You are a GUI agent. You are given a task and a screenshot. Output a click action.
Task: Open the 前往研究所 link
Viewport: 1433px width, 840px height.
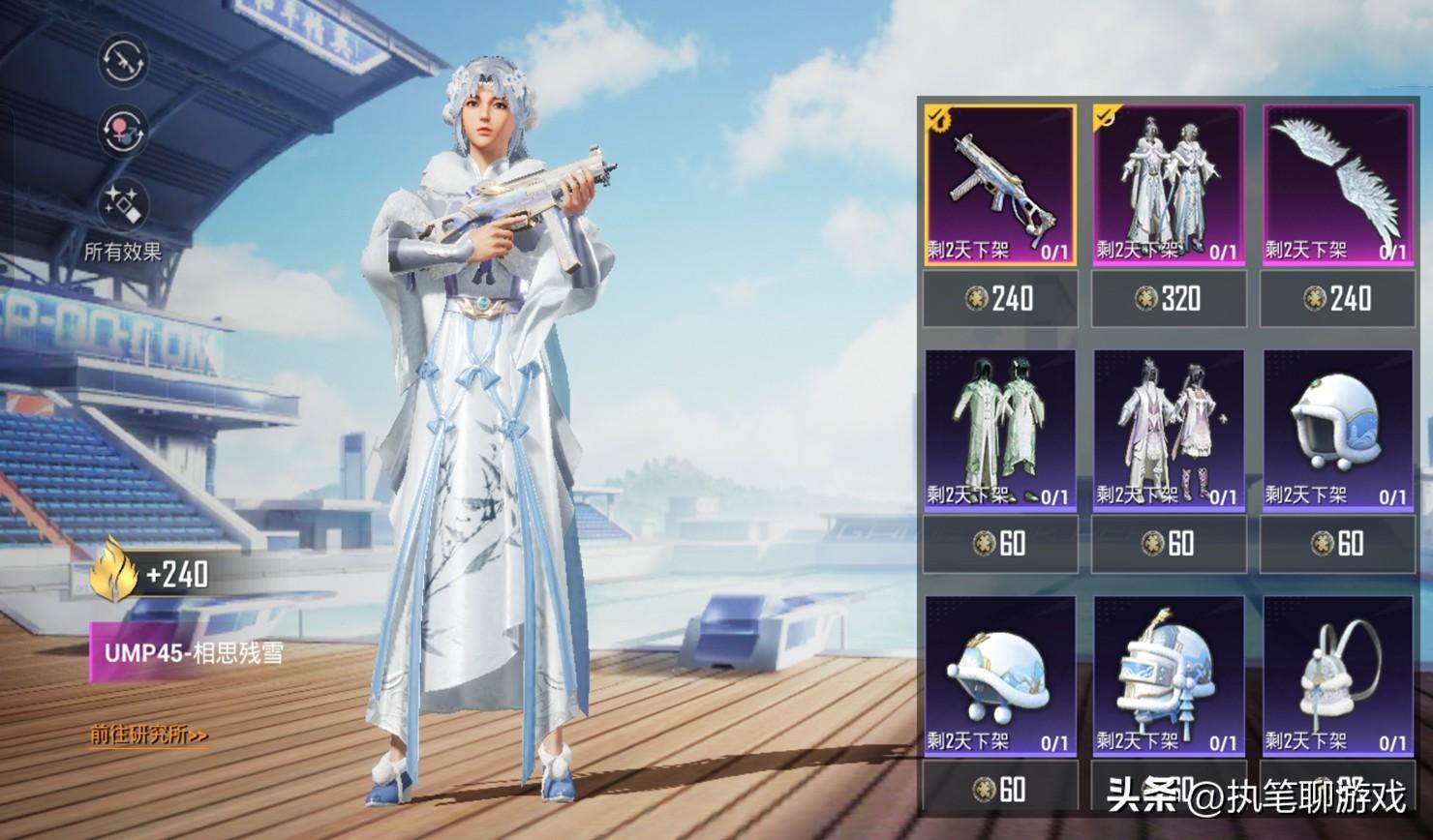149,735
